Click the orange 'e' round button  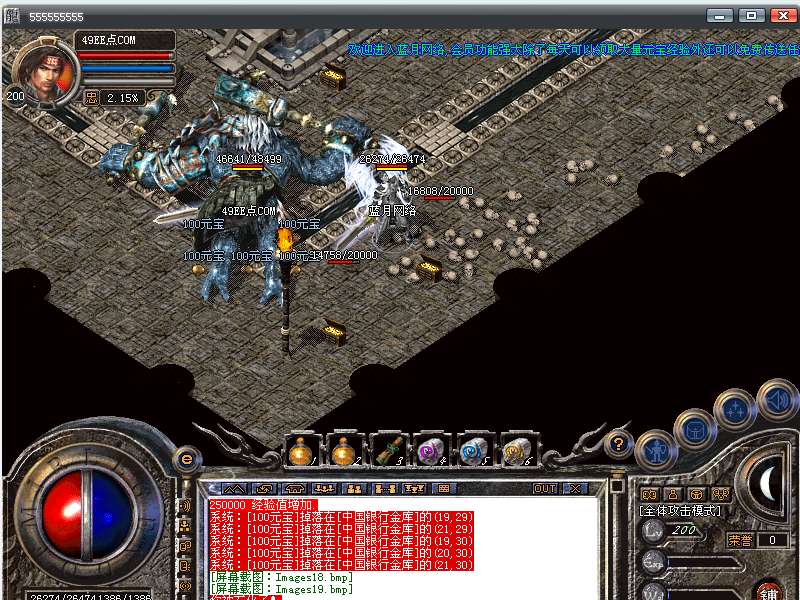coord(186,459)
